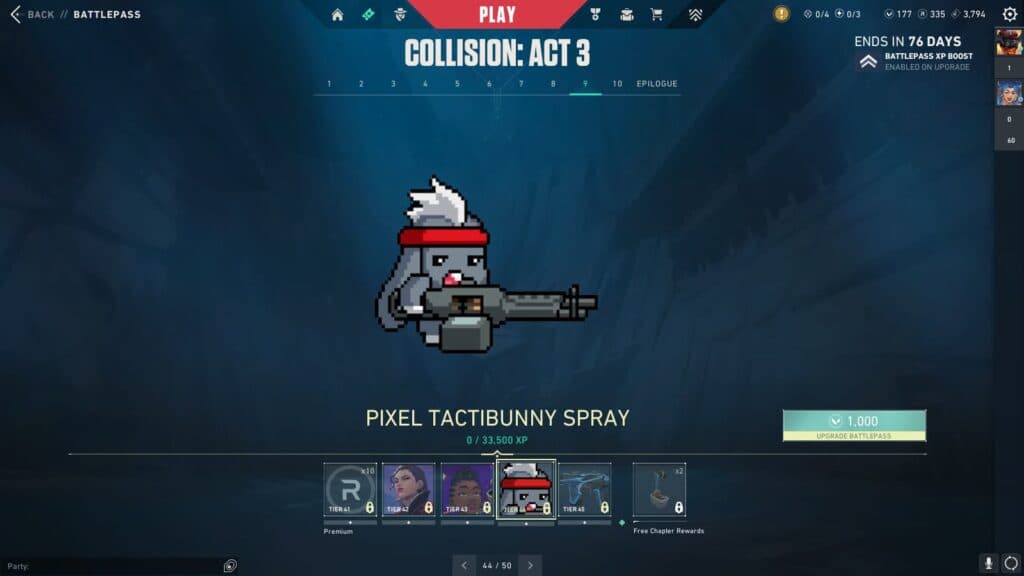The width and height of the screenshot is (1024, 576).
Task: Click the red PLAY button
Action: [x=497, y=14]
